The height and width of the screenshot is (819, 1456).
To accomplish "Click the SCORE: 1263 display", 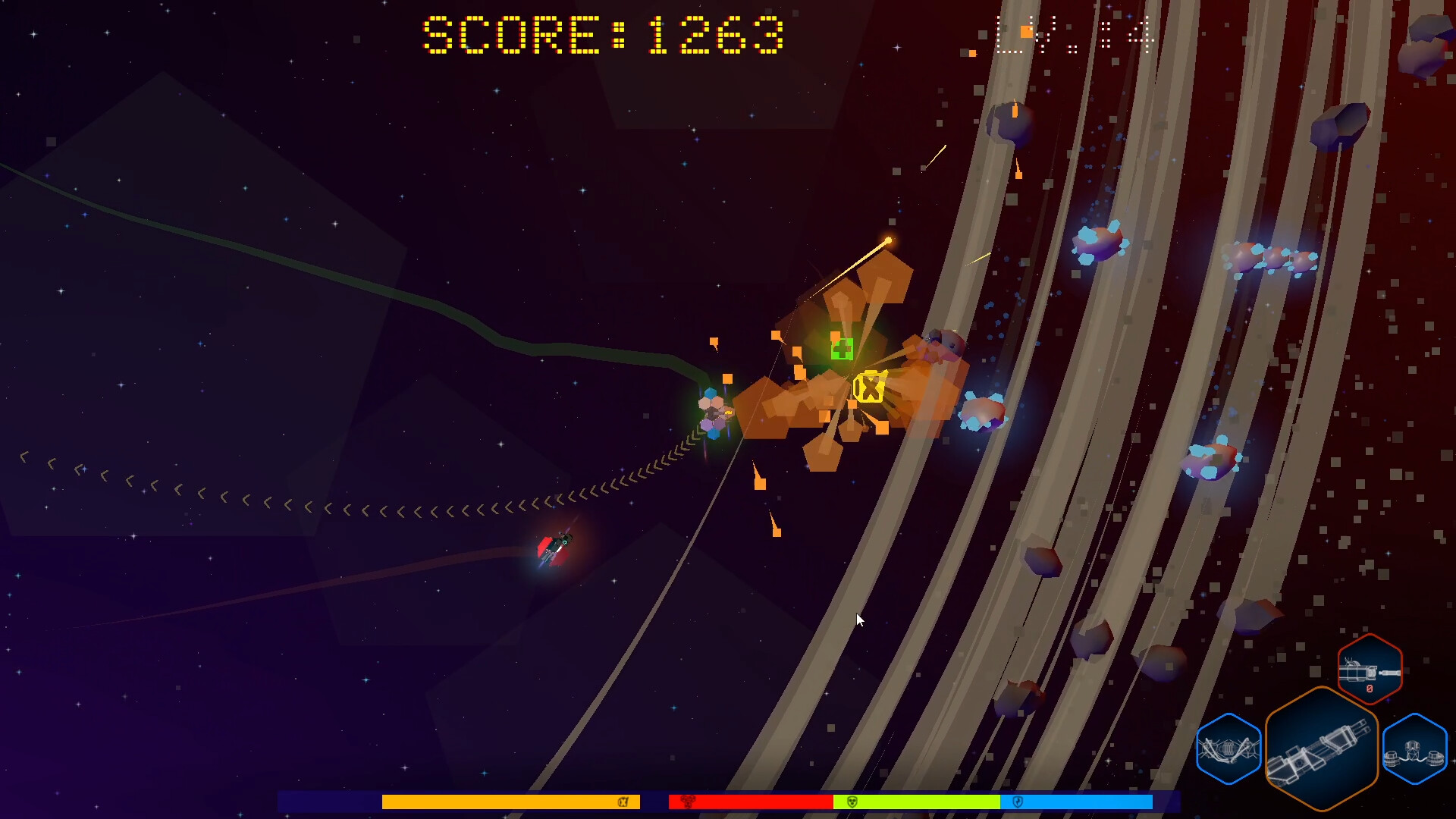I will coord(601,32).
